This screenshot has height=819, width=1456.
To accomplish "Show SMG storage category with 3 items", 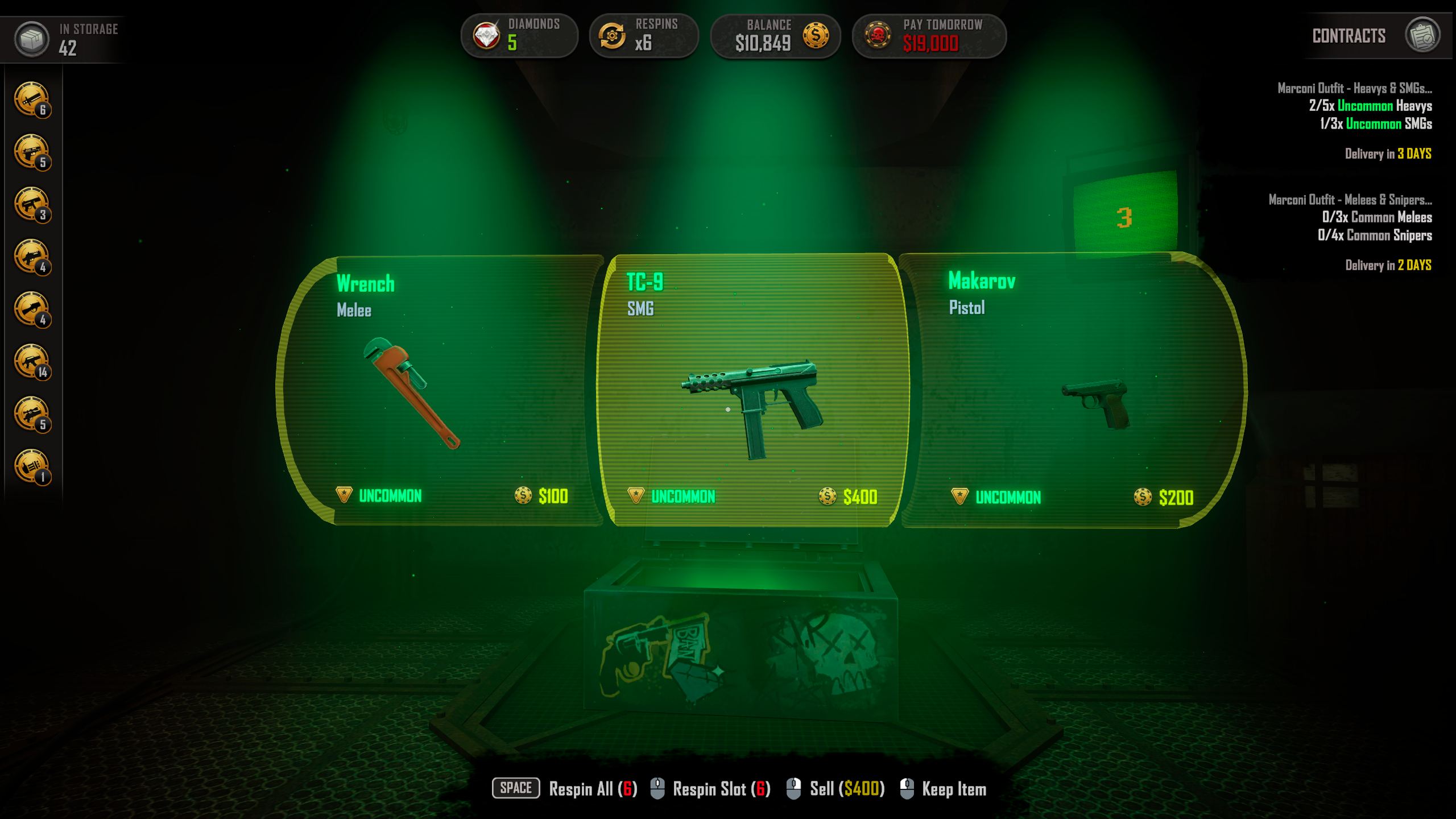I will (x=32, y=204).
